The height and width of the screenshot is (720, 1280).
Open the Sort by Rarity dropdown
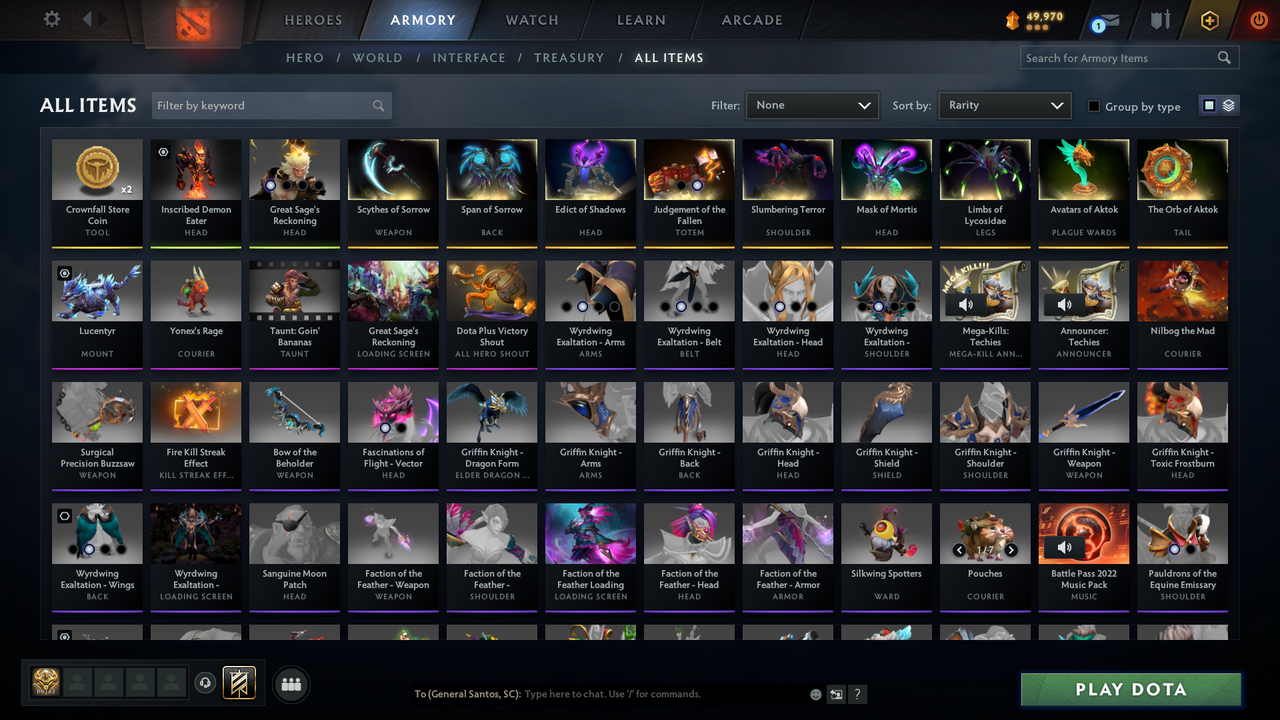[x=1003, y=105]
